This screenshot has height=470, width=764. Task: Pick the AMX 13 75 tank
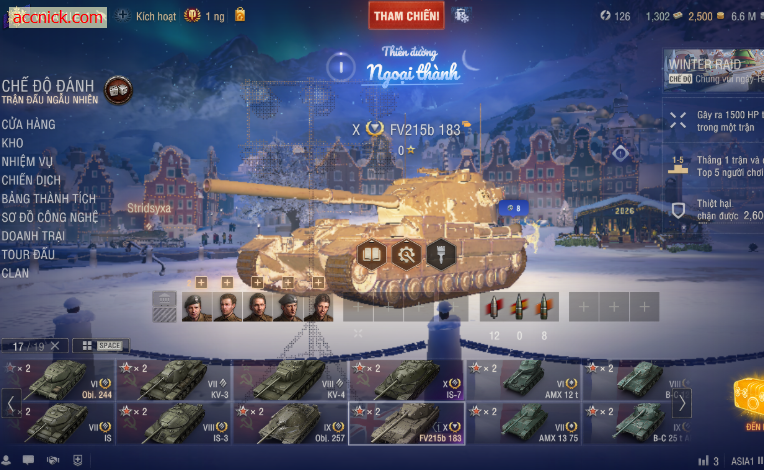click(524, 423)
